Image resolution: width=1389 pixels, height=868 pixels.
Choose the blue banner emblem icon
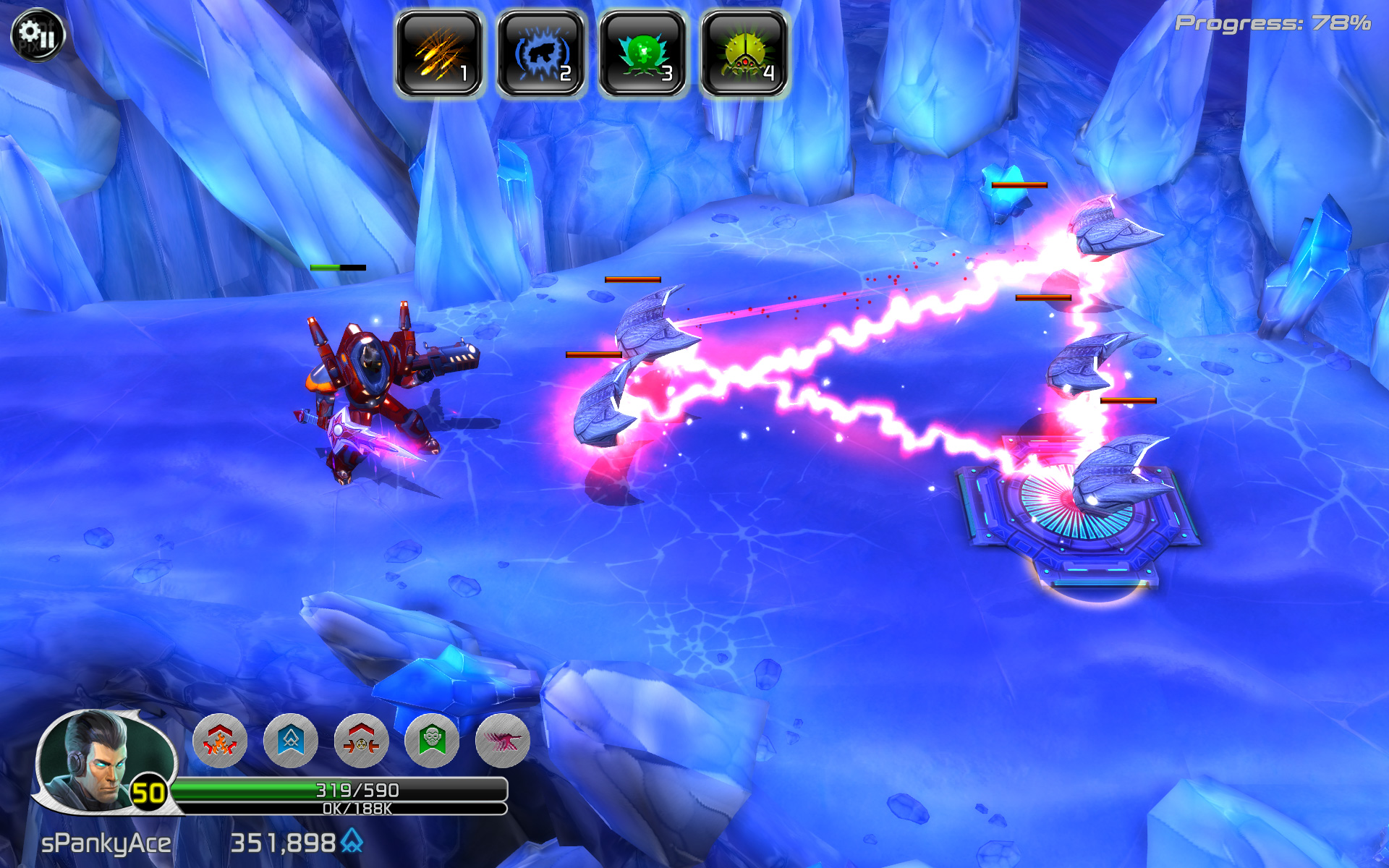[291, 740]
